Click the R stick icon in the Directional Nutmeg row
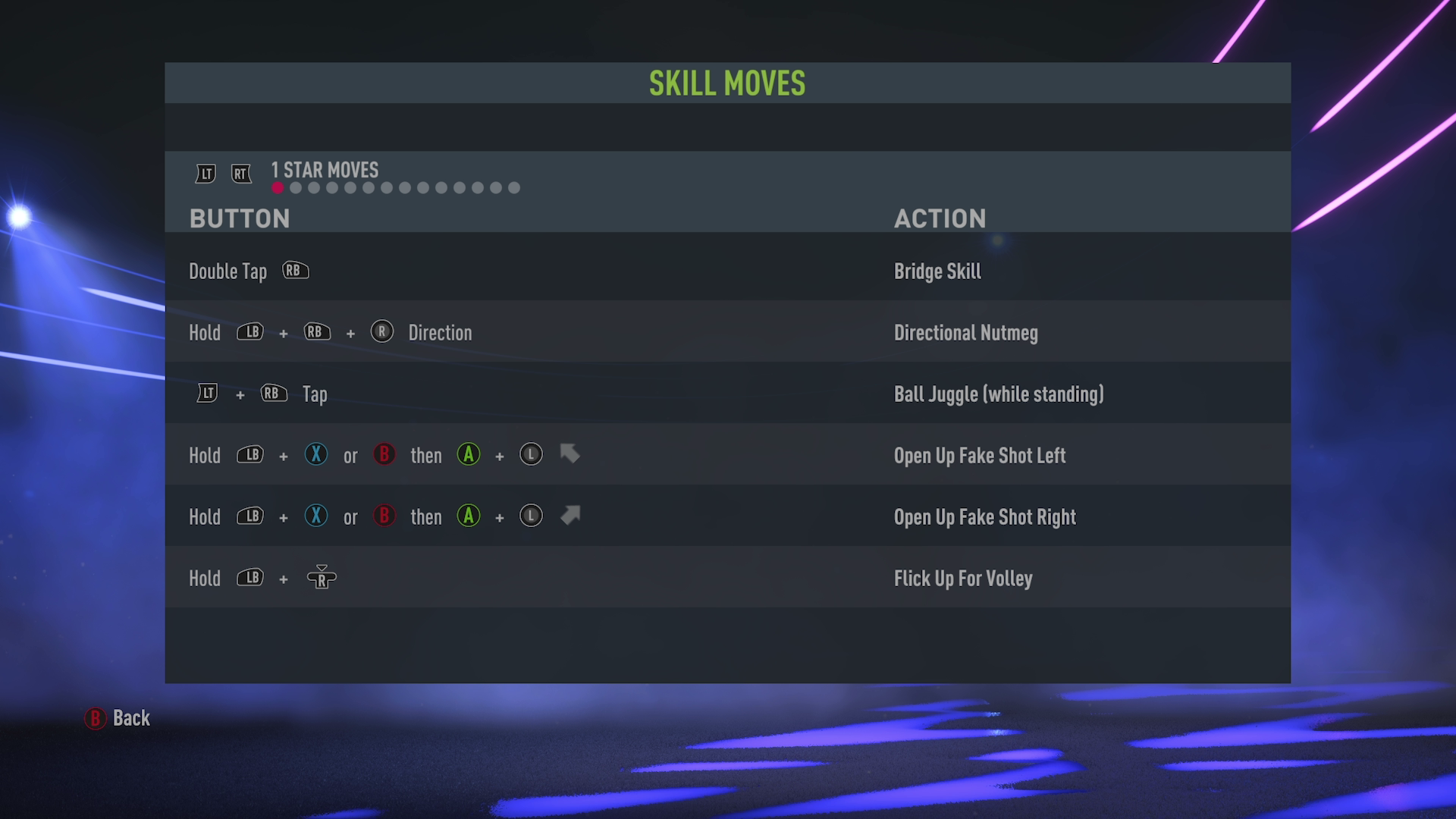Viewport: 1456px width, 819px height. coord(382,332)
